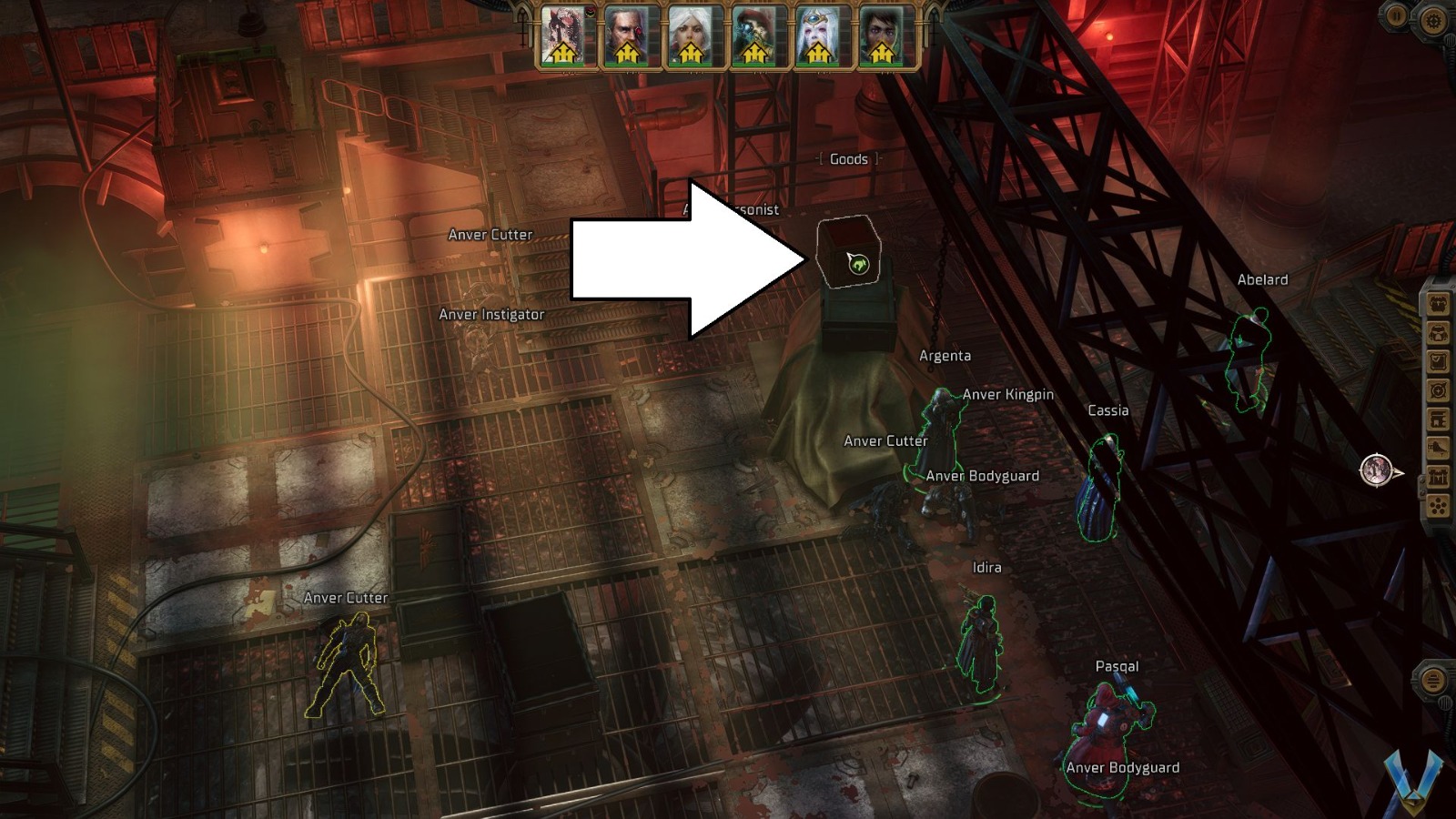
Task: Open the Character screen helmet icon
Action: 1436,332
